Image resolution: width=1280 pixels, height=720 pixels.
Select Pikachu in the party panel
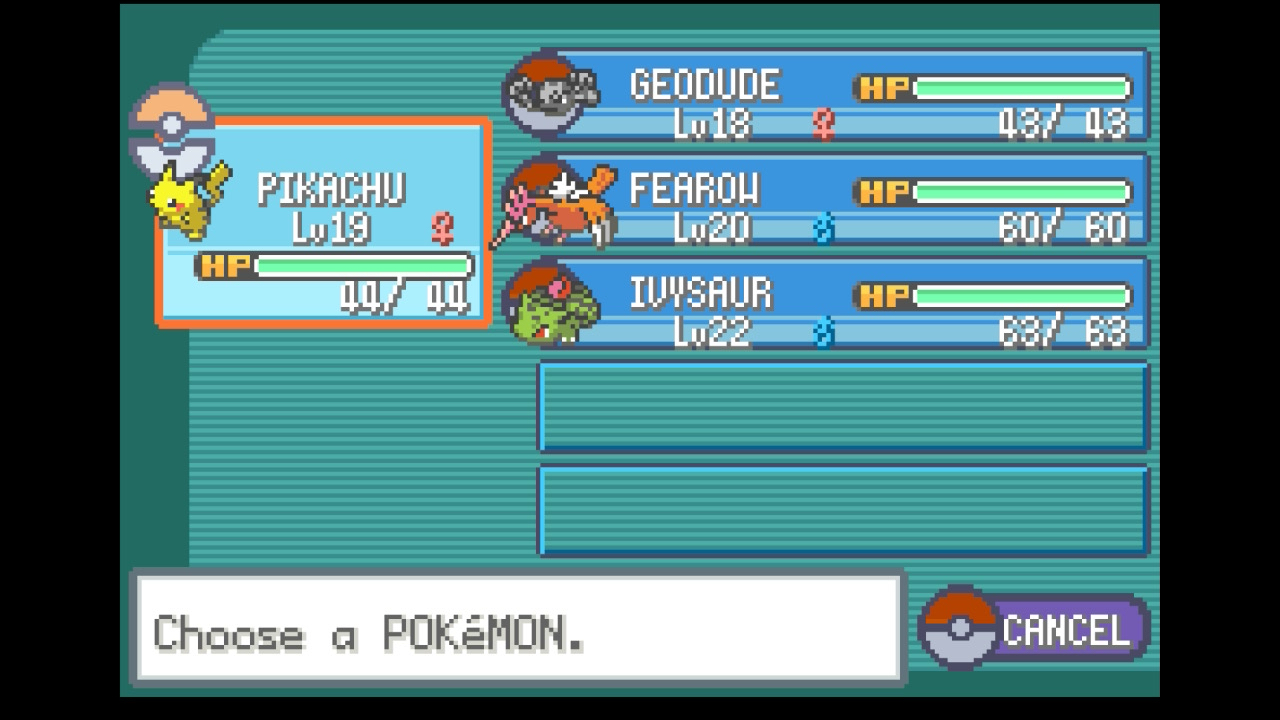[323, 222]
